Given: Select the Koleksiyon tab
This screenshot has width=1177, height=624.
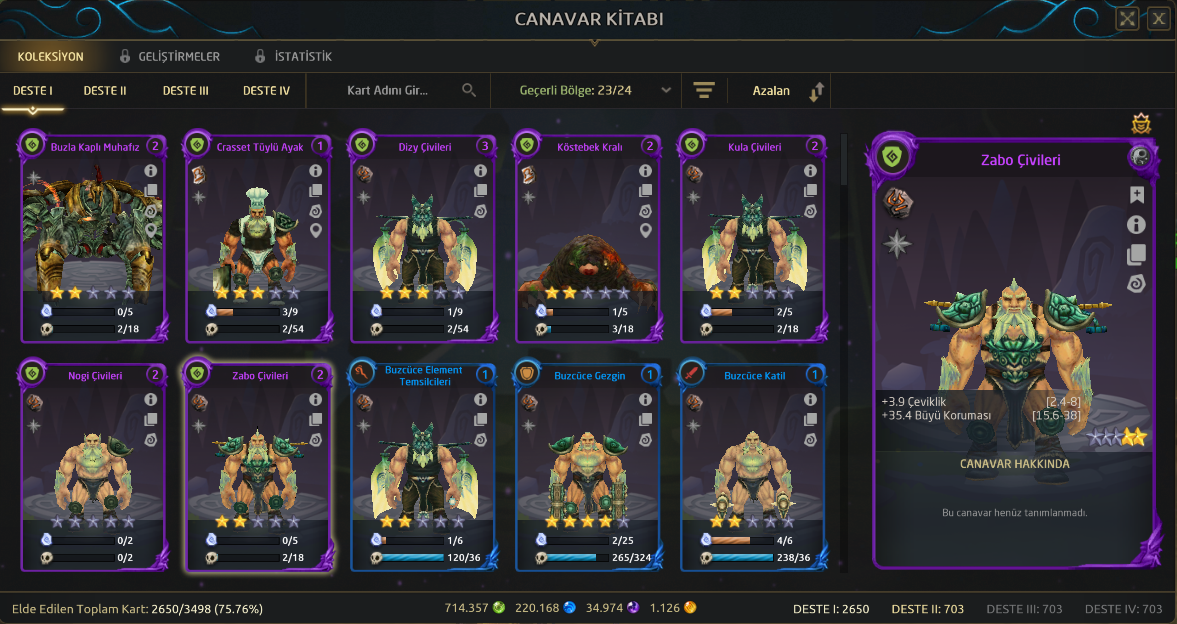Looking at the screenshot, I should pos(50,57).
